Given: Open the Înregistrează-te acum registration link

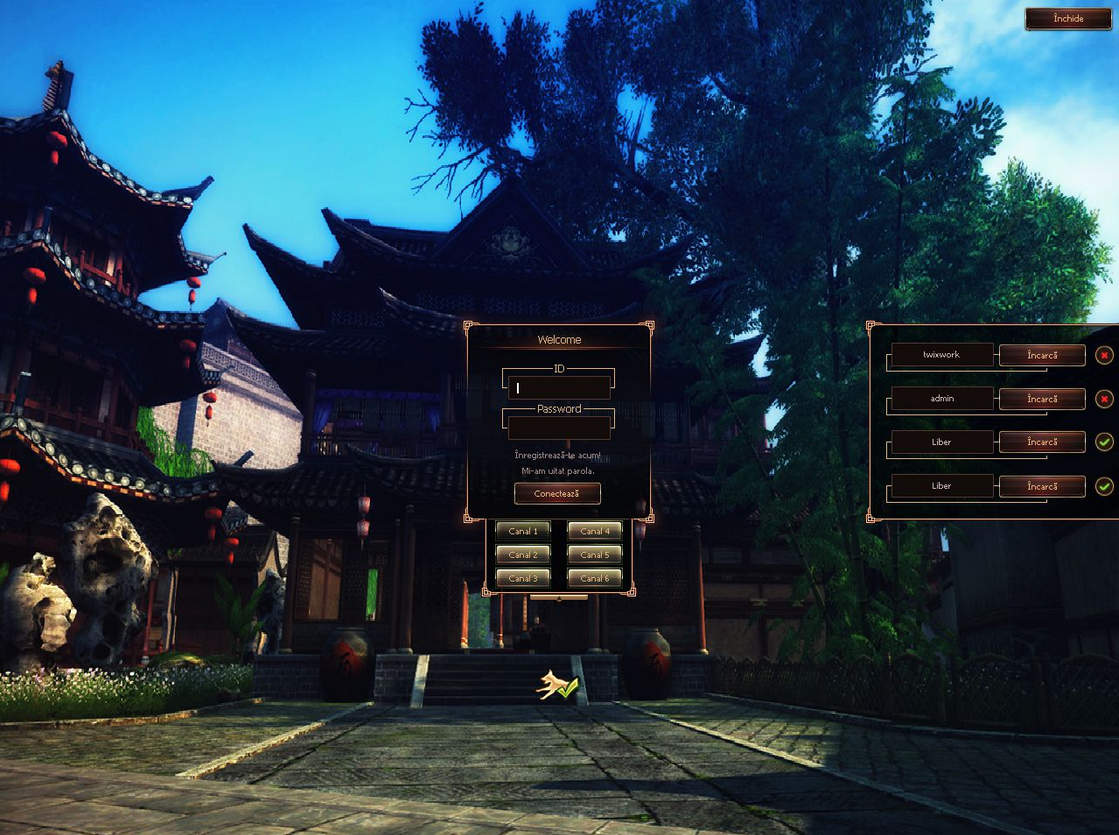Looking at the screenshot, I should point(558,455).
